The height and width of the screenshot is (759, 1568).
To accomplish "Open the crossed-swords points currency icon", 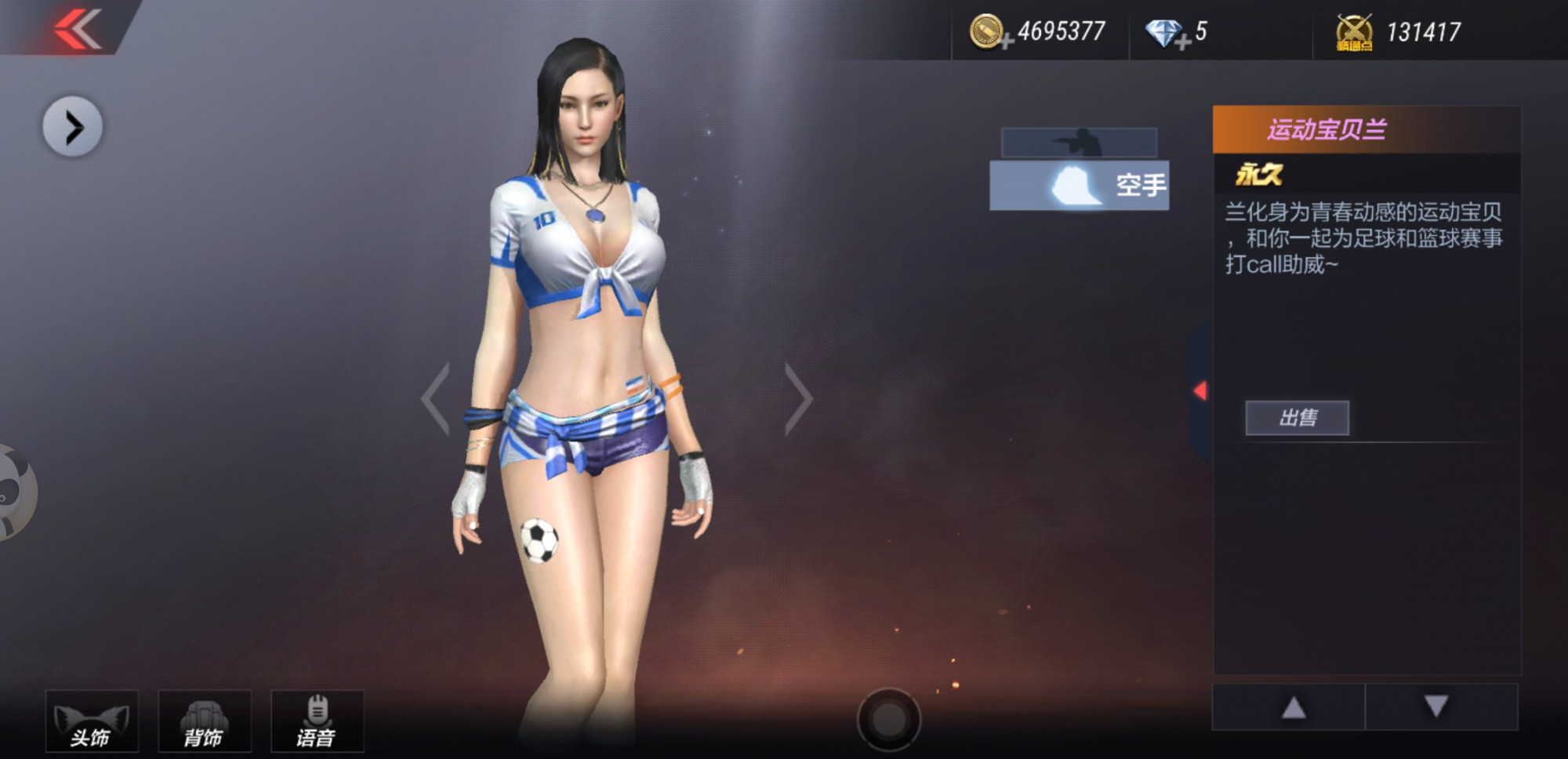I will tap(1354, 33).
